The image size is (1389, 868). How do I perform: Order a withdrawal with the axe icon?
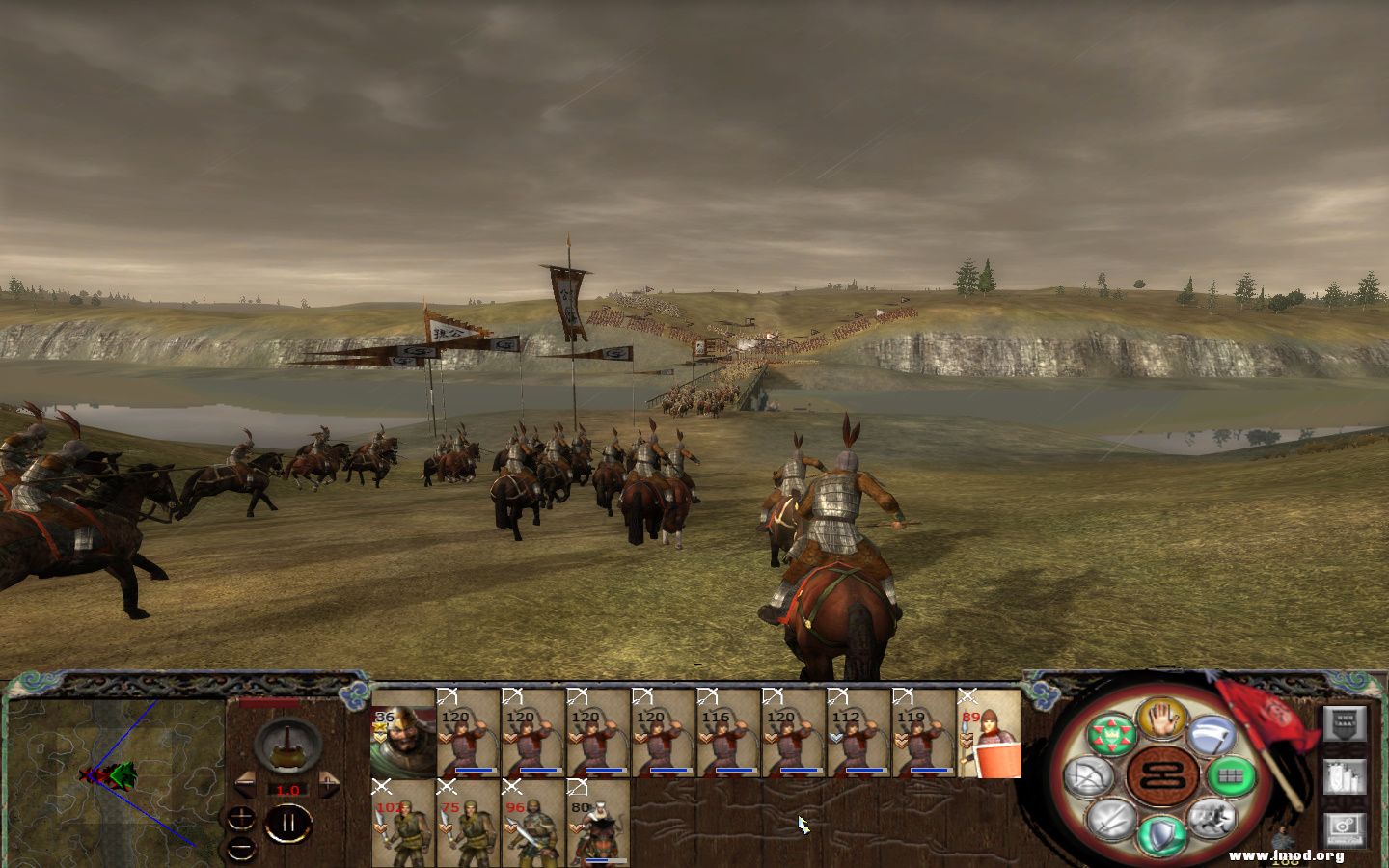[x=1212, y=736]
